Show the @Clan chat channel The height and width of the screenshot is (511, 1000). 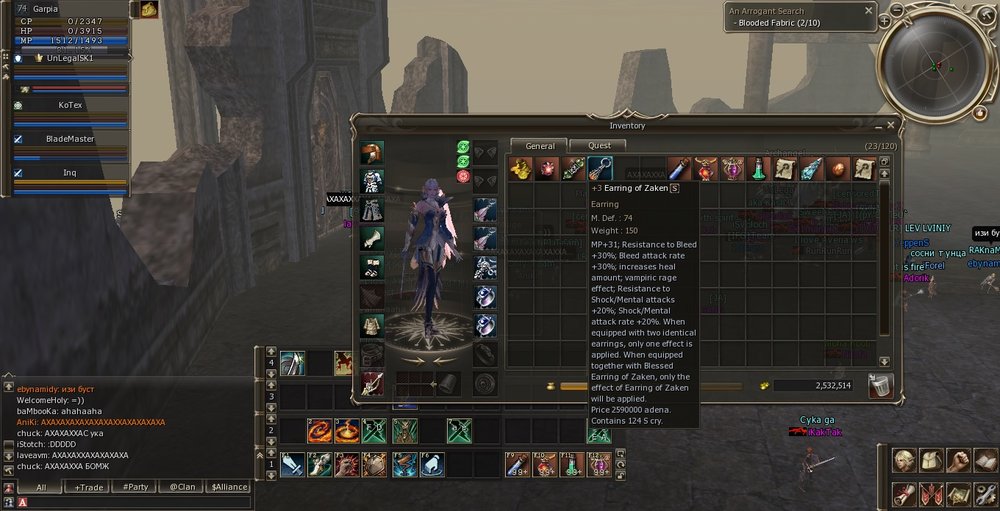click(x=182, y=487)
